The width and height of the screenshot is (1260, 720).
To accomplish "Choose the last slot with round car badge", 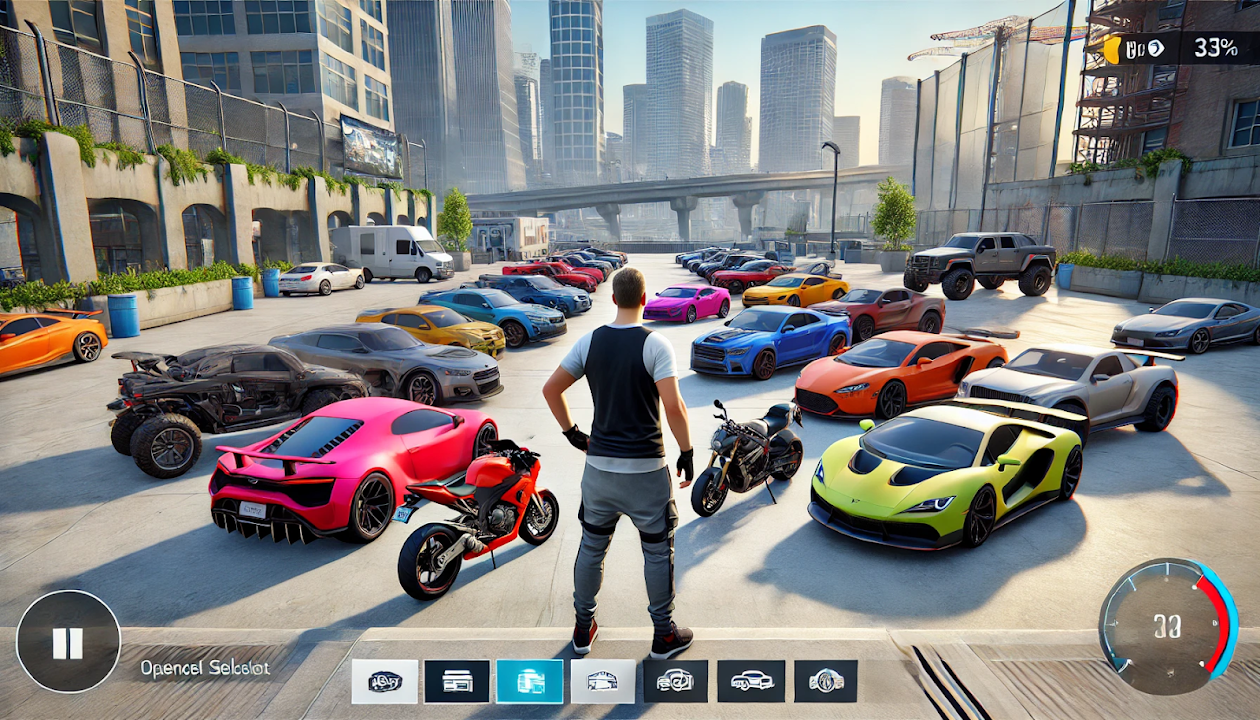I will (x=826, y=681).
